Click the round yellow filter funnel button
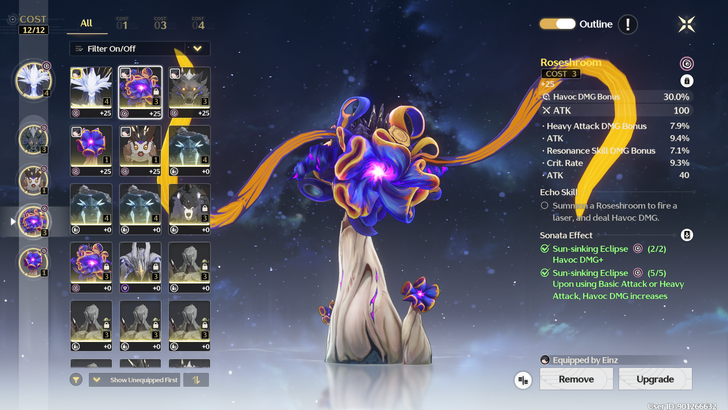The width and height of the screenshot is (728, 410). (x=77, y=379)
